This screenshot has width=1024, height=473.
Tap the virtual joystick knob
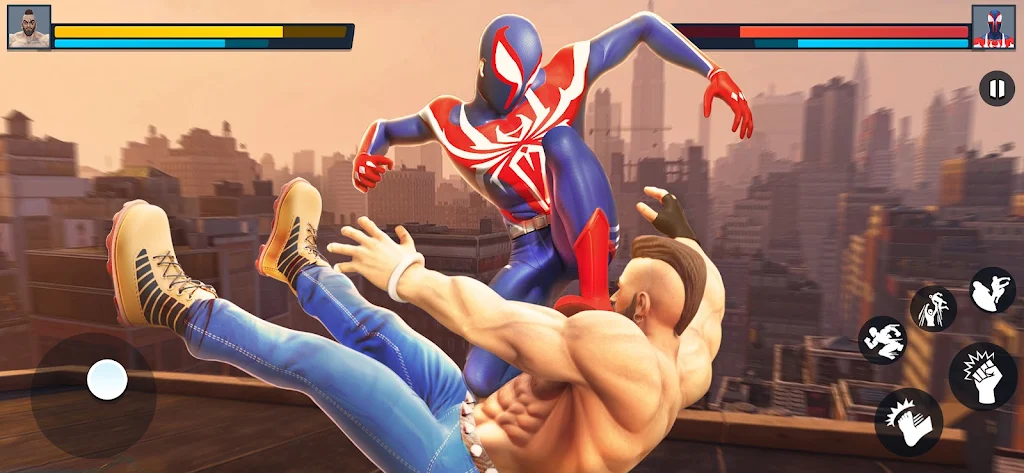[x=107, y=380]
